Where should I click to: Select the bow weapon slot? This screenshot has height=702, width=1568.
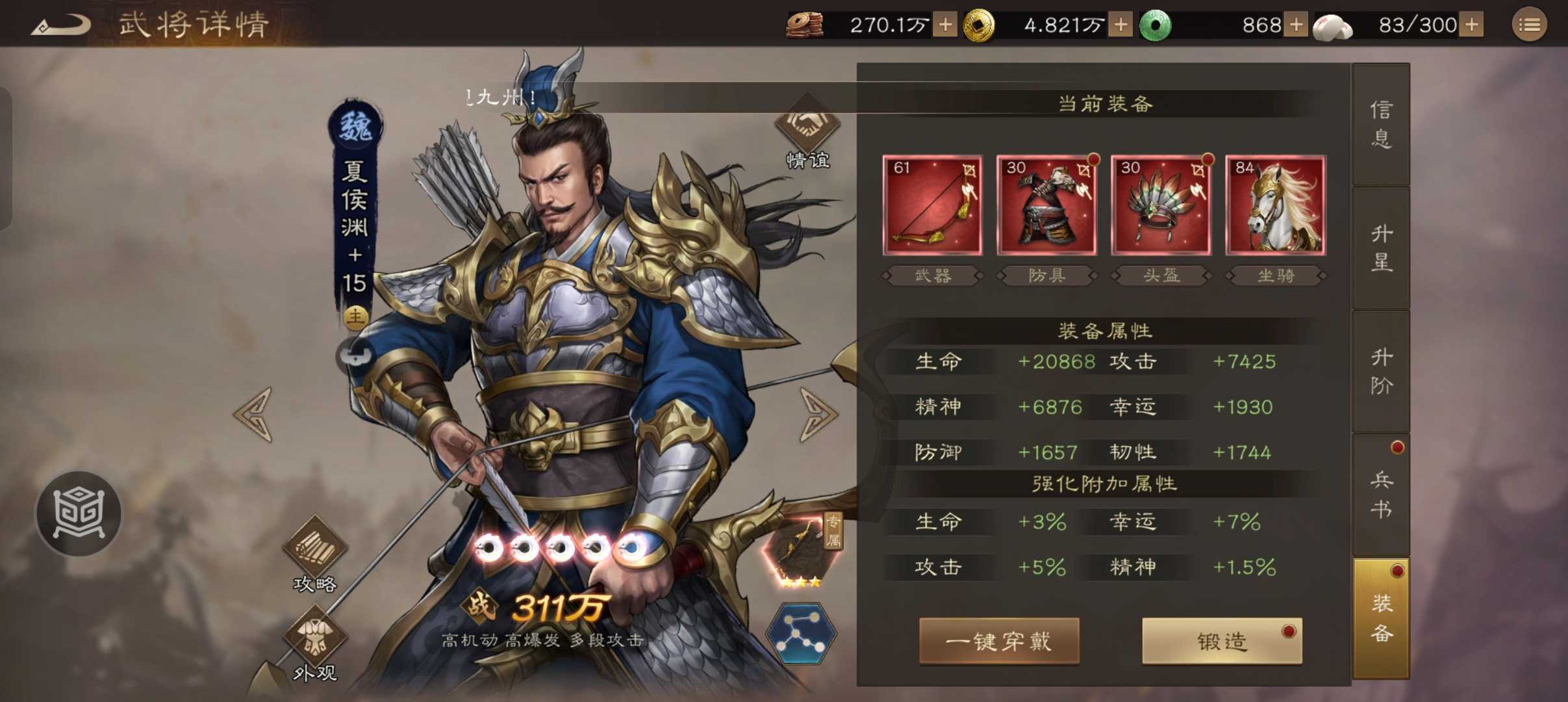click(932, 205)
